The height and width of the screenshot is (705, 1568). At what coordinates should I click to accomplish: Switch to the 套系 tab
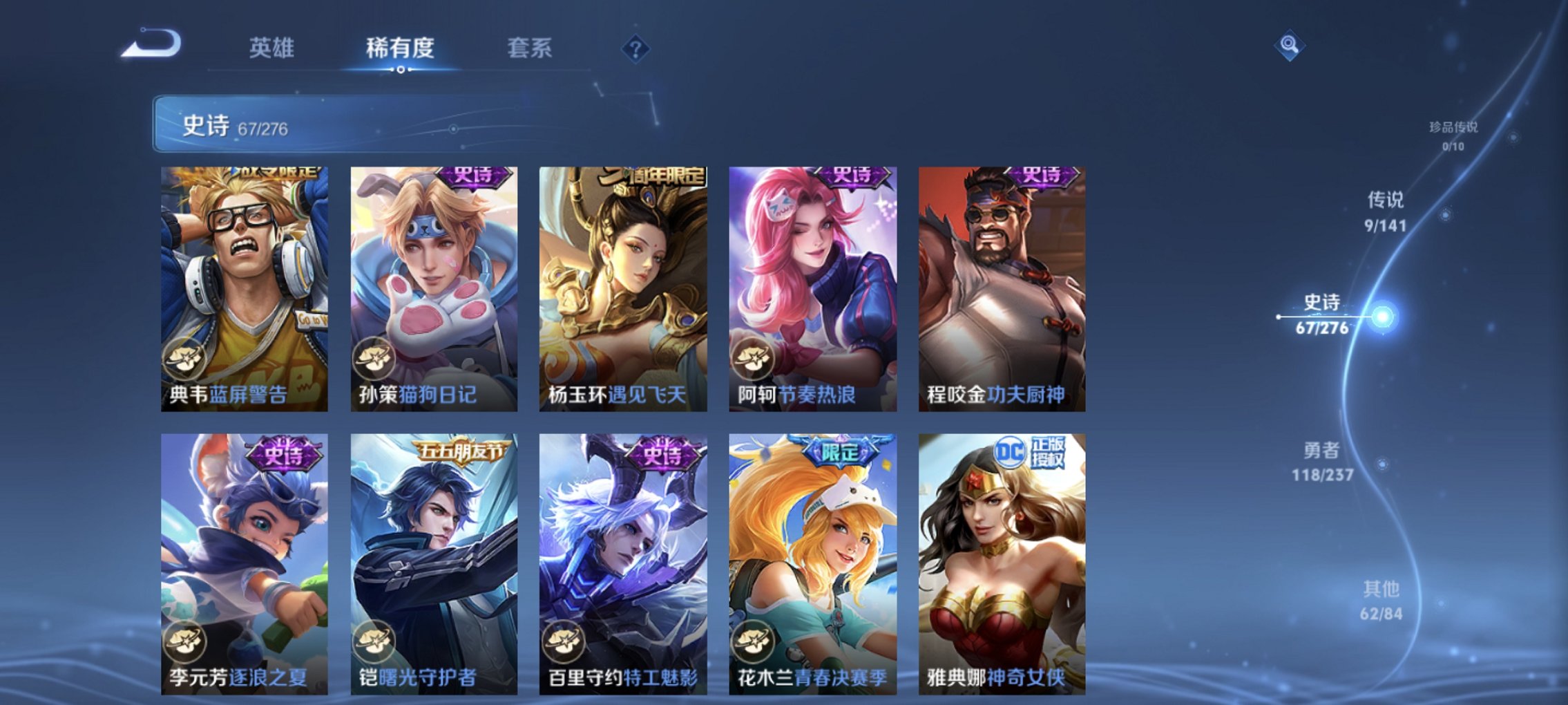pyautogui.click(x=528, y=48)
